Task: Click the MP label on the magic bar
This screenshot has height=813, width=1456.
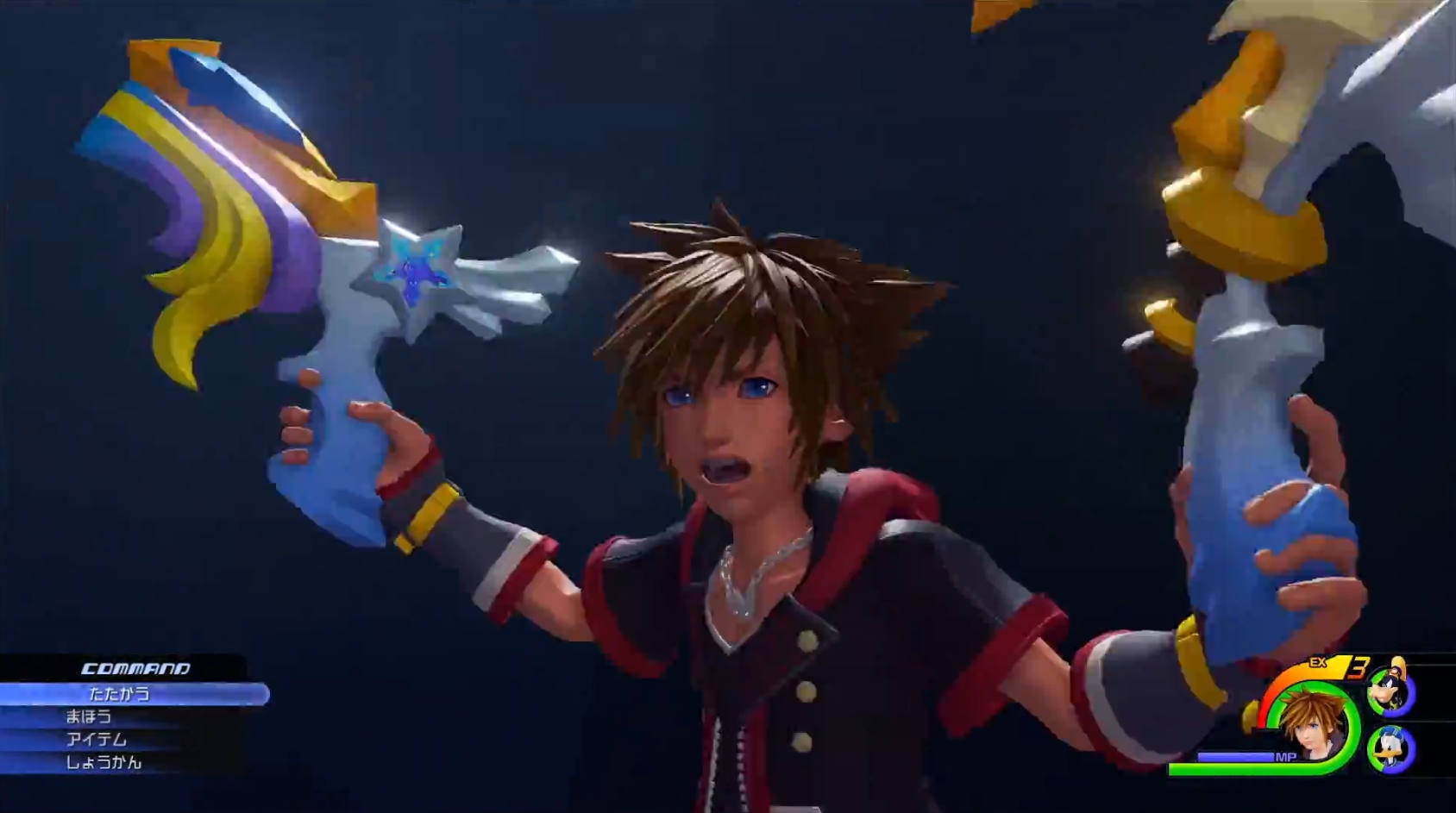Action: tap(1286, 757)
